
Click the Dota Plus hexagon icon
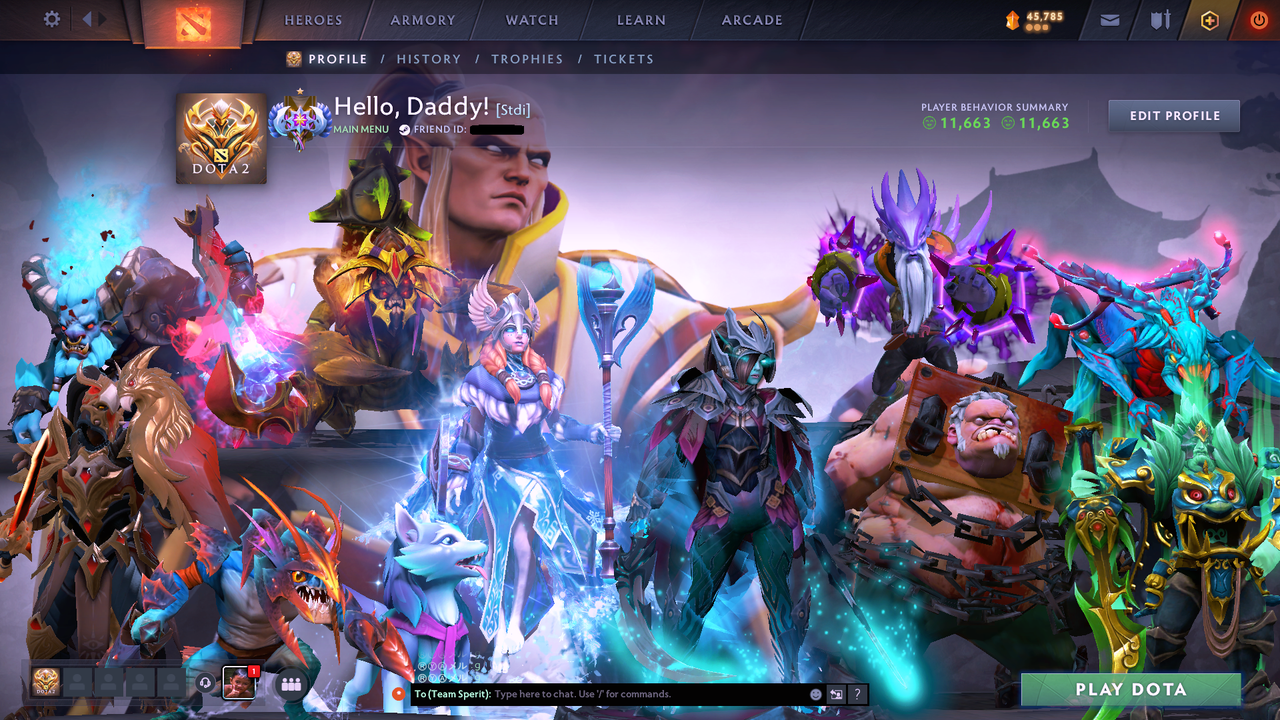[x=1211, y=20]
